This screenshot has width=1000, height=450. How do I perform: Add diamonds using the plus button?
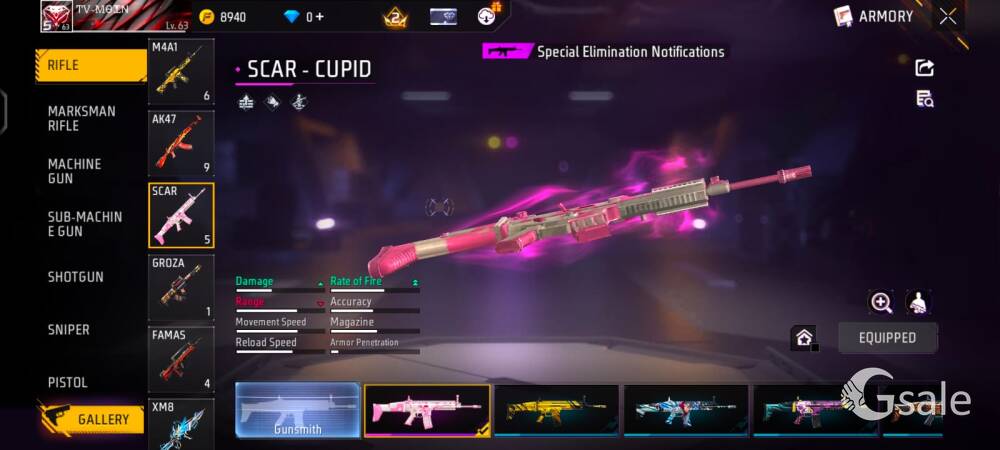(319, 17)
